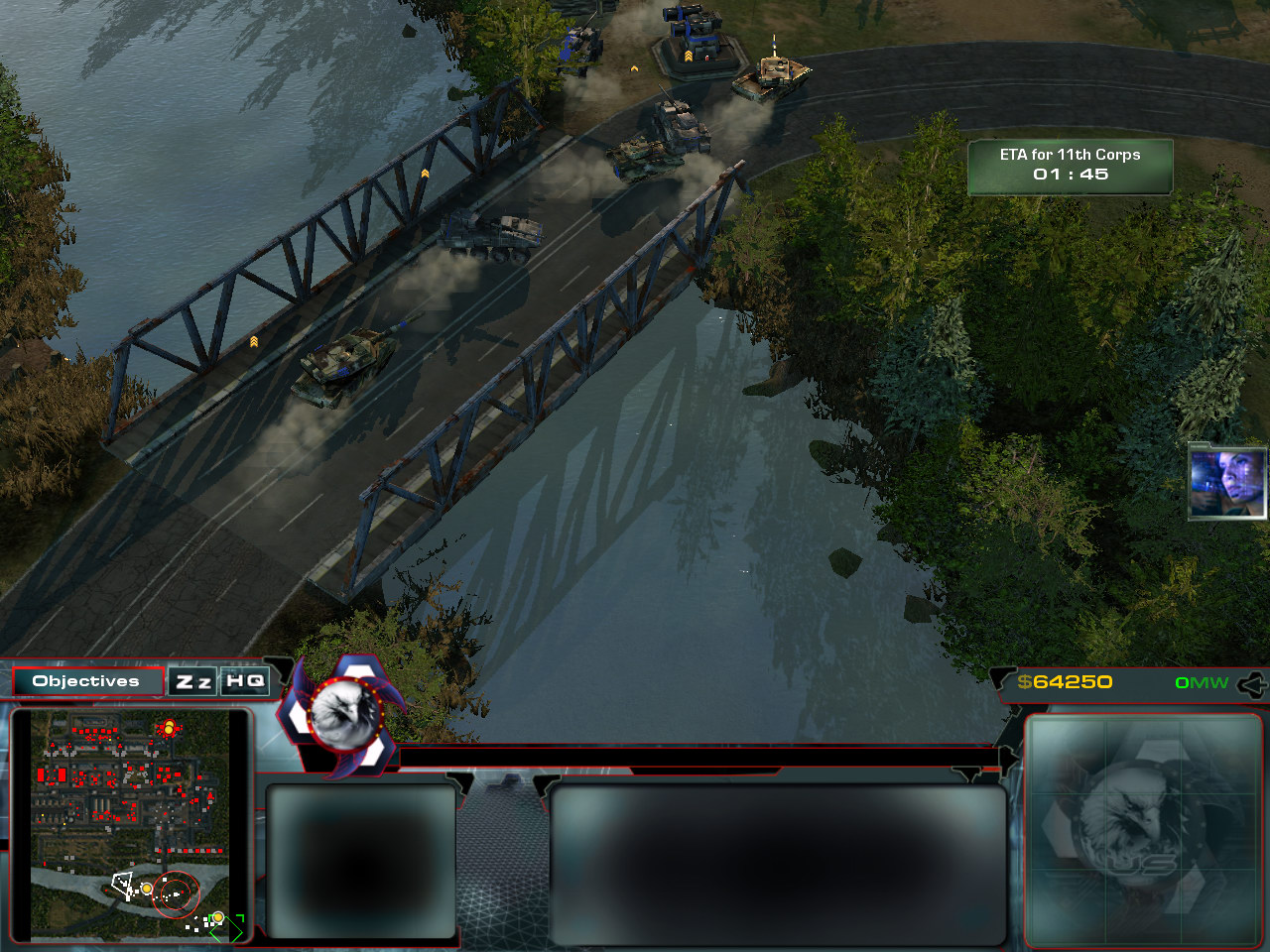Select idle units with the Zz button
Screen dimensions: 1270x952
[193, 681]
